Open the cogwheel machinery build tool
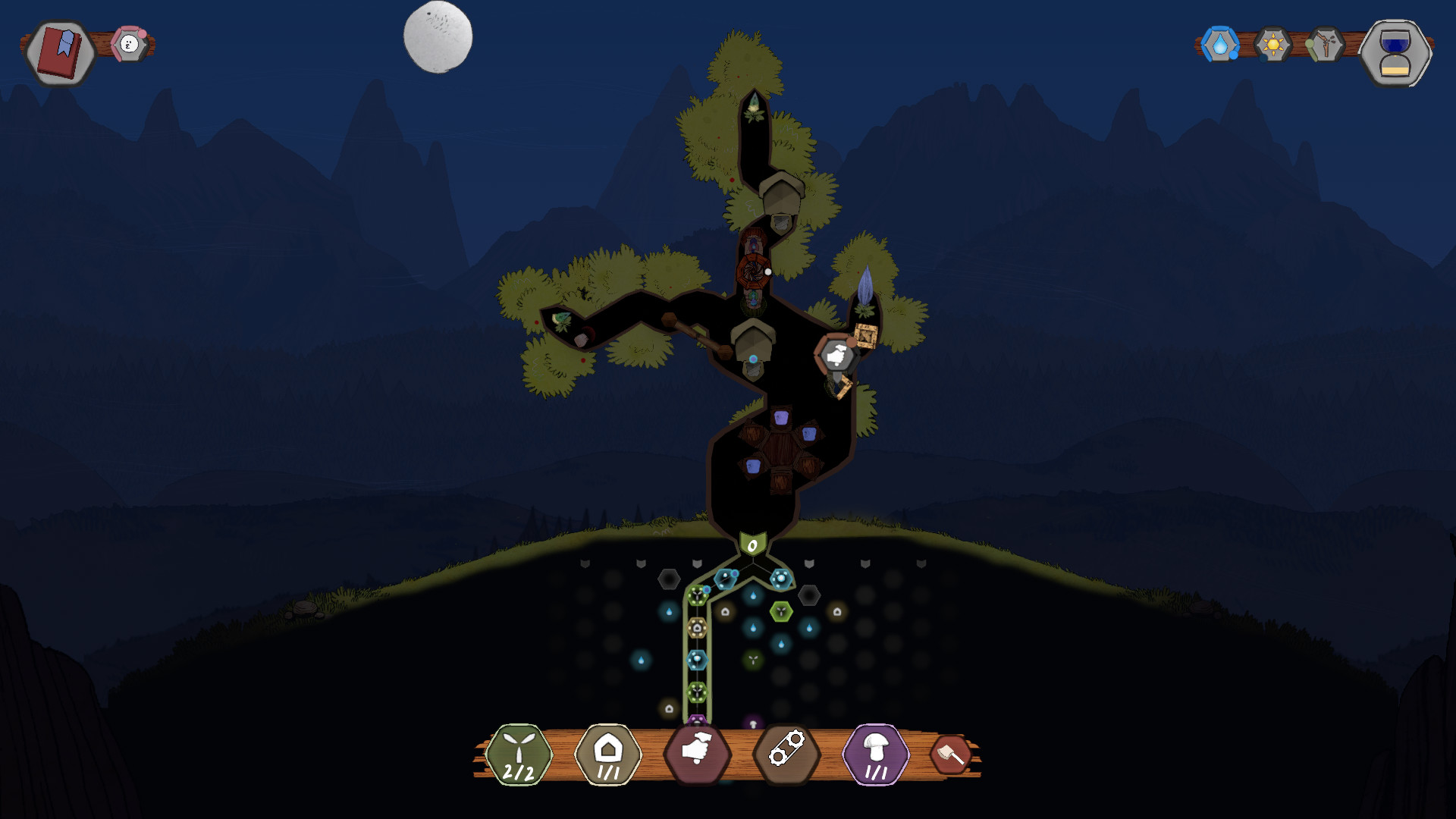This screenshot has width=1456, height=819. [x=787, y=754]
